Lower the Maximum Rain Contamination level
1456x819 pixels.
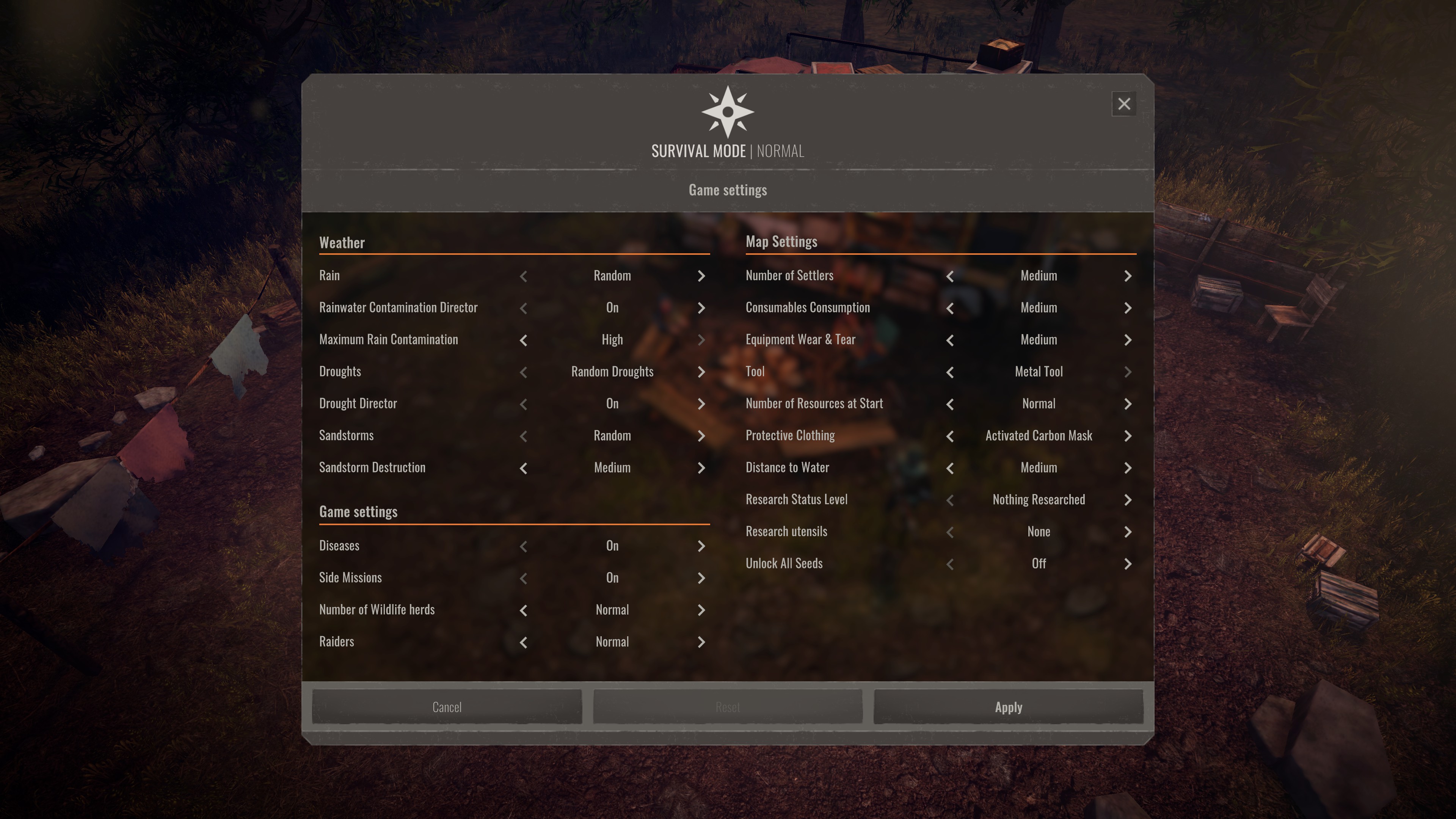click(x=523, y=340)
